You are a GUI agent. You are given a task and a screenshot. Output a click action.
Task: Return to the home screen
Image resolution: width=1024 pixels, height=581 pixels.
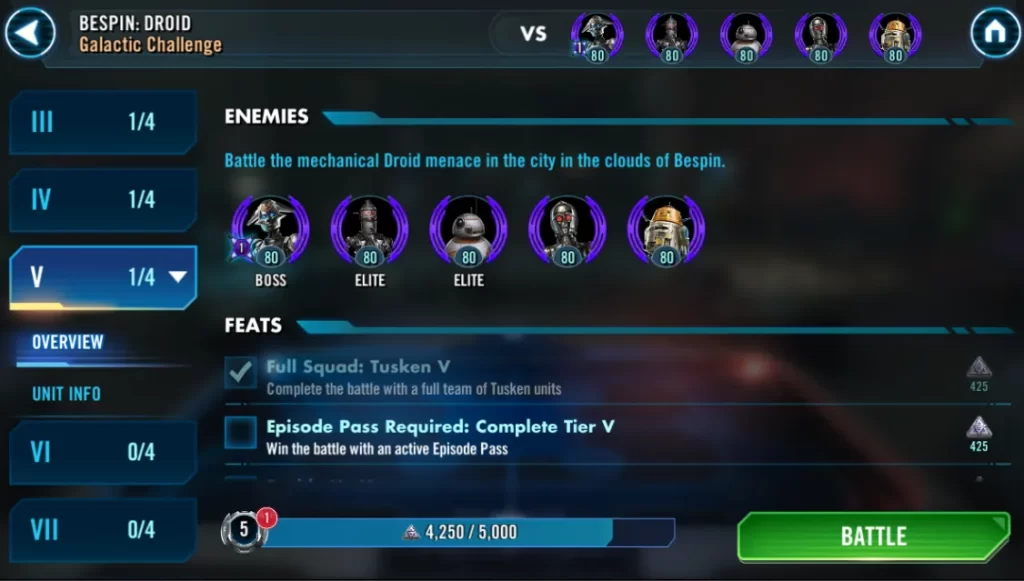pyautogui.click(x=994, y=33)
